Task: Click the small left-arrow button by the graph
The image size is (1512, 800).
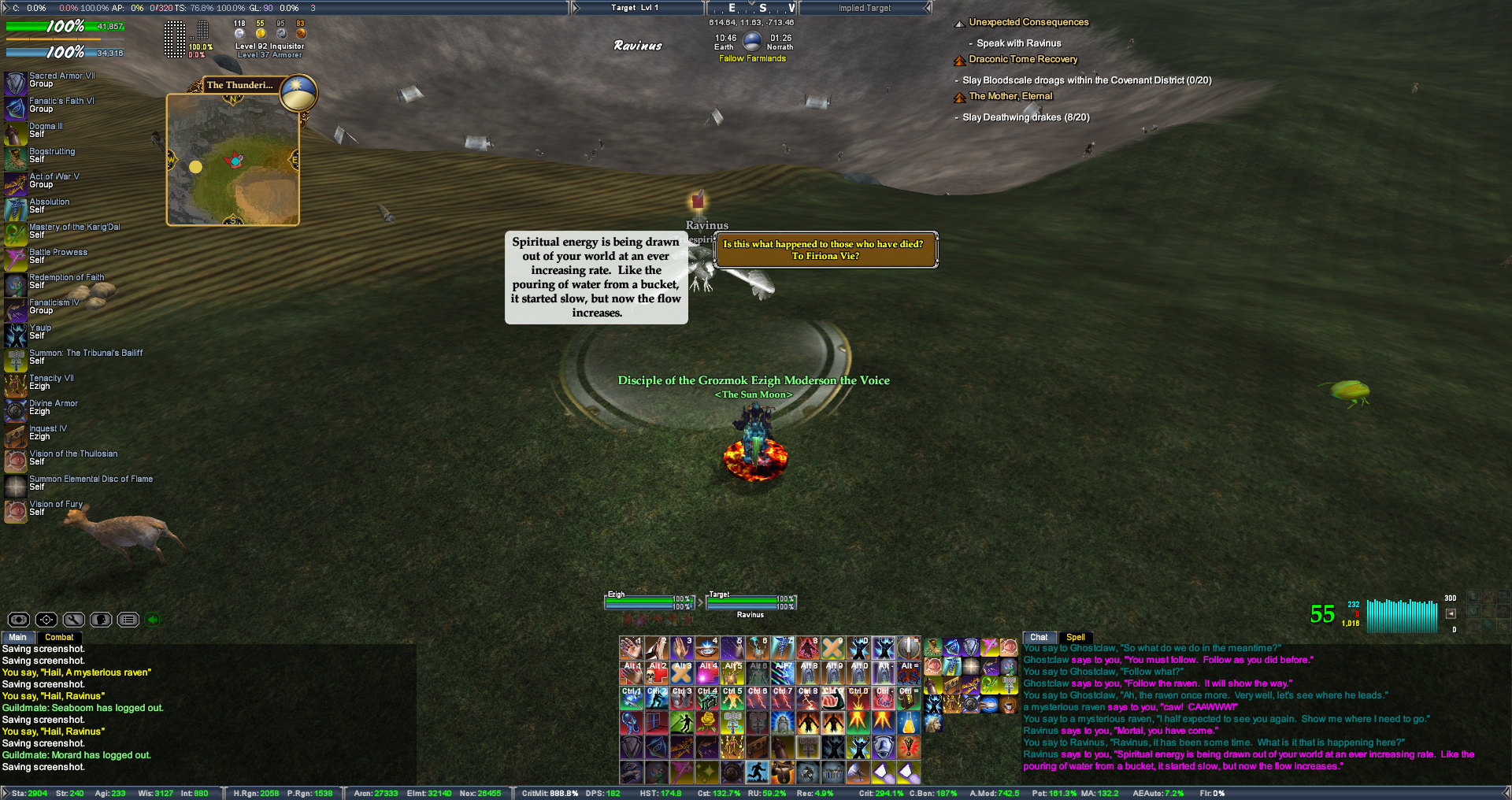Action: pyautogui.click(x=1451, y=613)
